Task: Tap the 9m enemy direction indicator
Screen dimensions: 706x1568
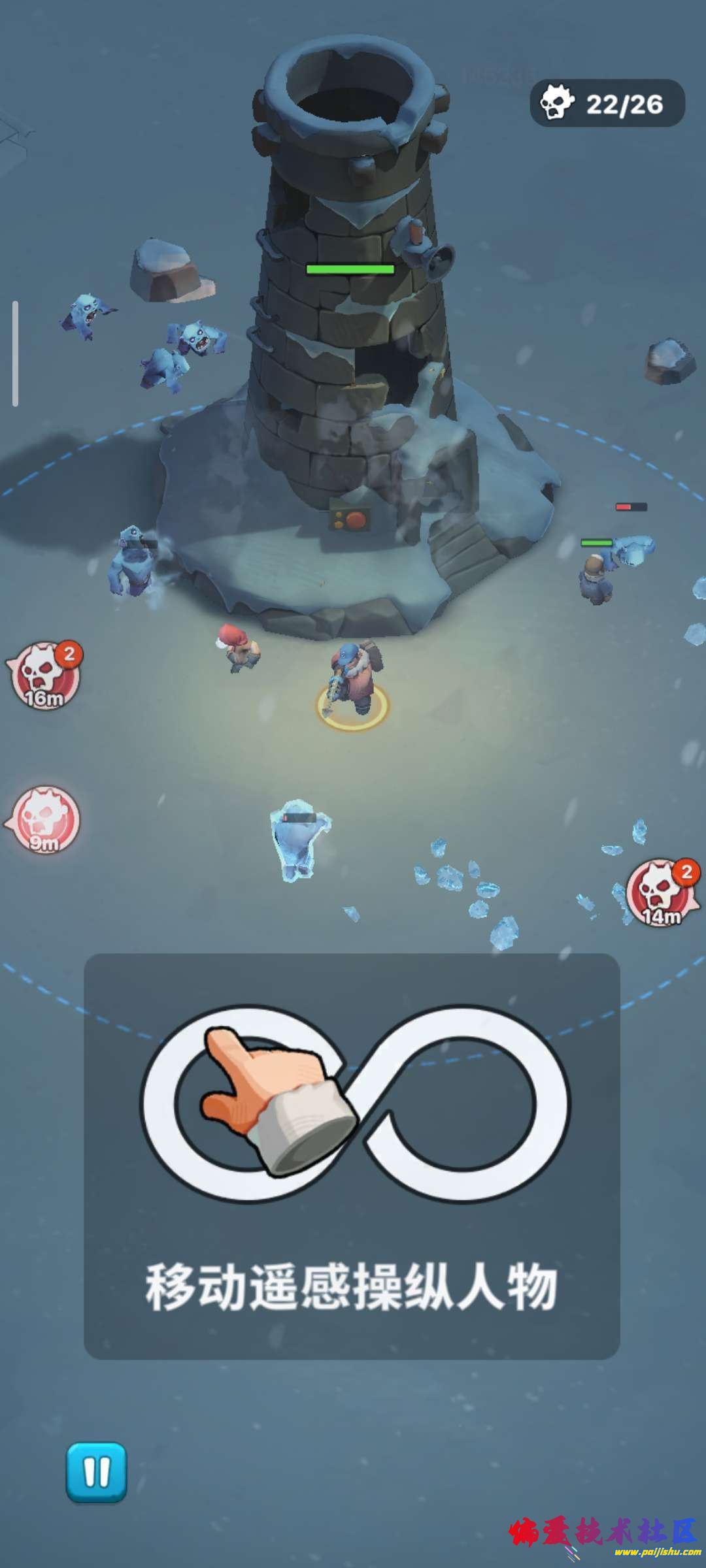Action: (45, 820)
